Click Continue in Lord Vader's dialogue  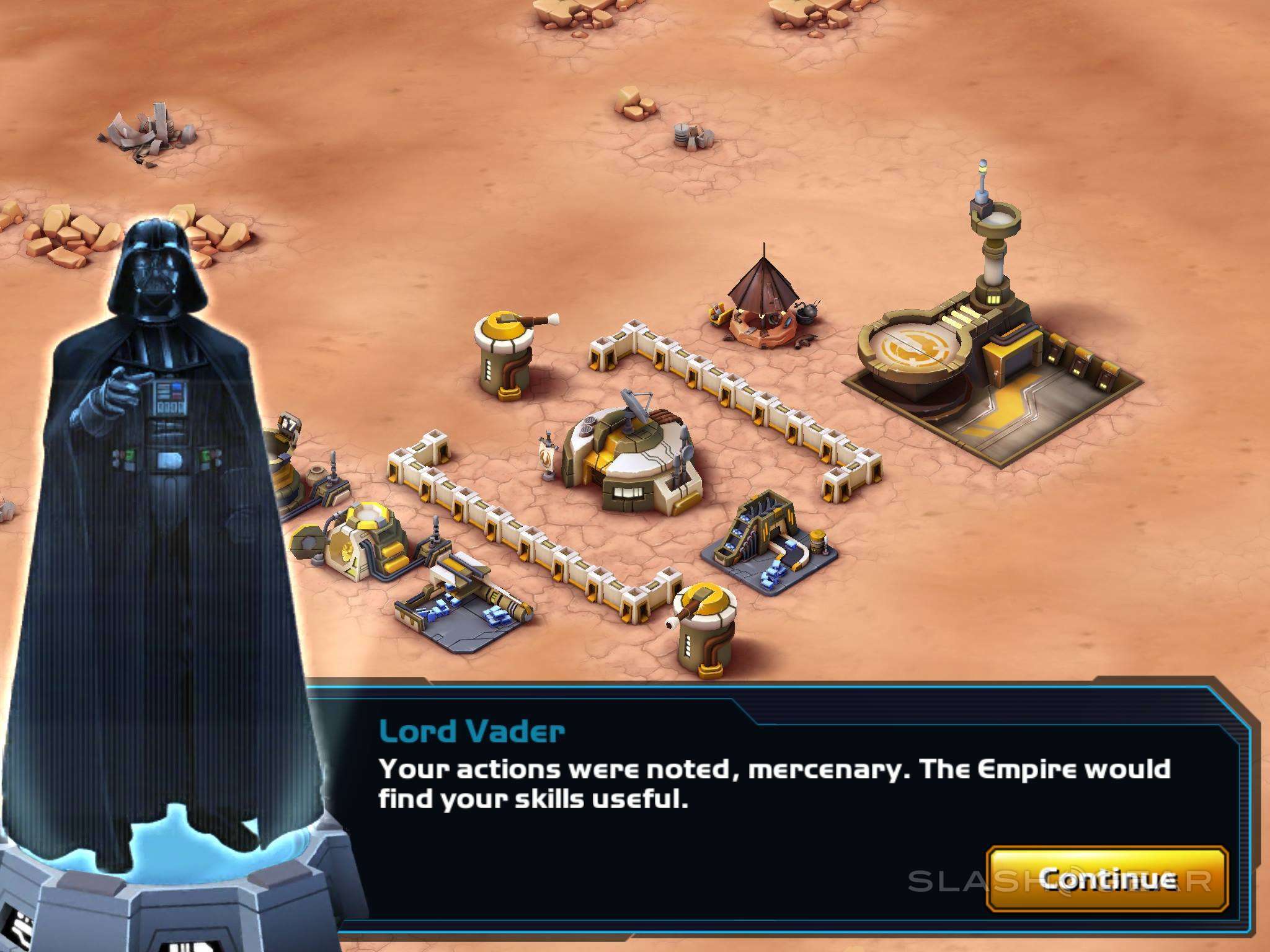click(x=1107, y=878)
